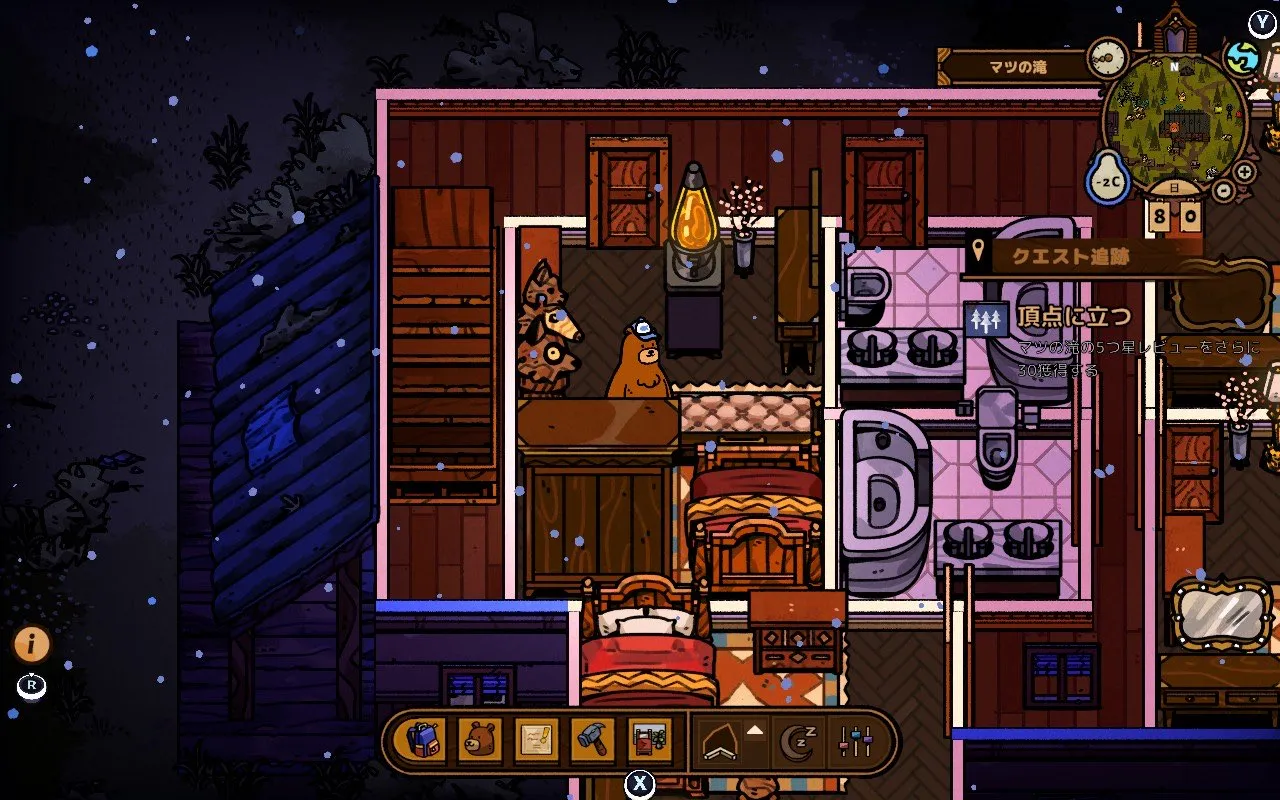Select the クエスト追跡 quest tracker header

click(x=1072, y=256)
